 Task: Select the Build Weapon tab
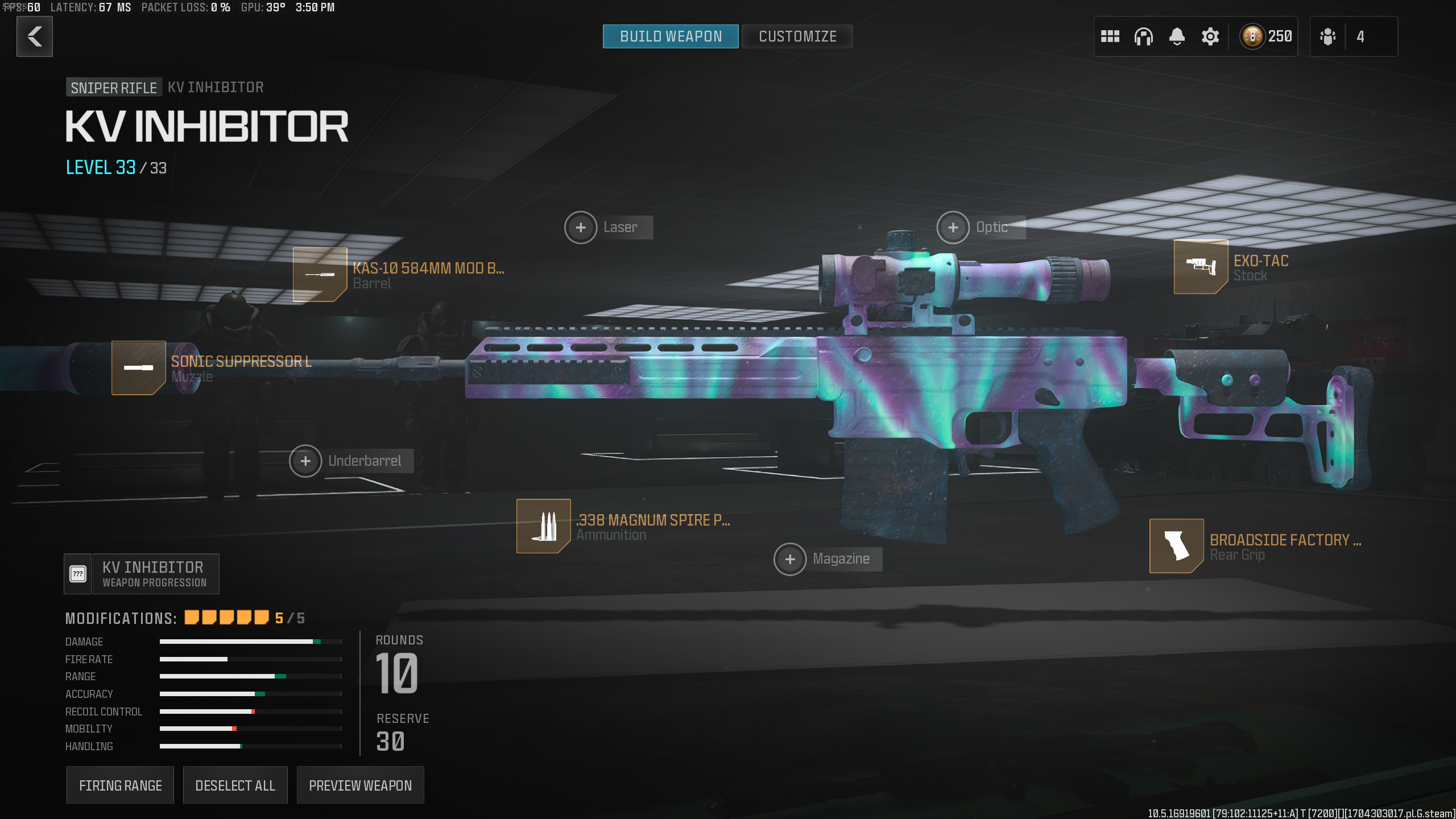(x=671, y=36)
